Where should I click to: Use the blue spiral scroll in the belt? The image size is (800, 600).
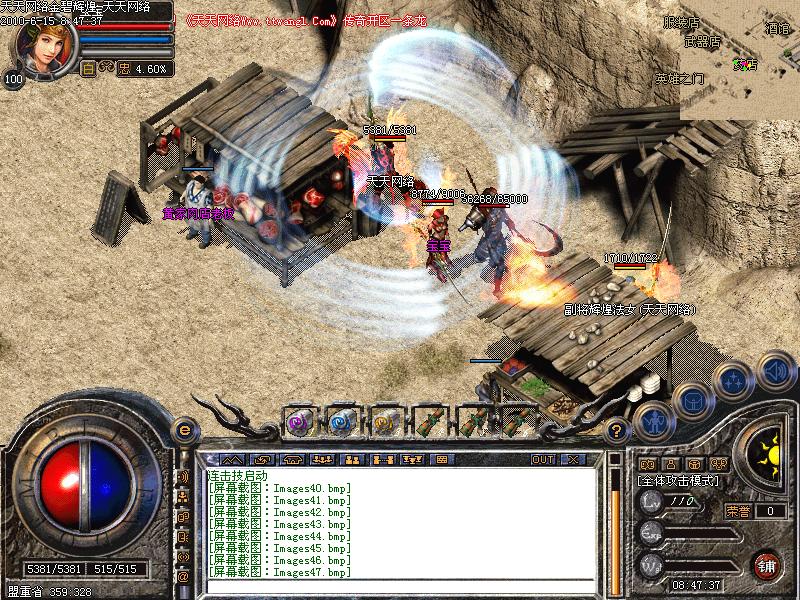click(341, 421)
